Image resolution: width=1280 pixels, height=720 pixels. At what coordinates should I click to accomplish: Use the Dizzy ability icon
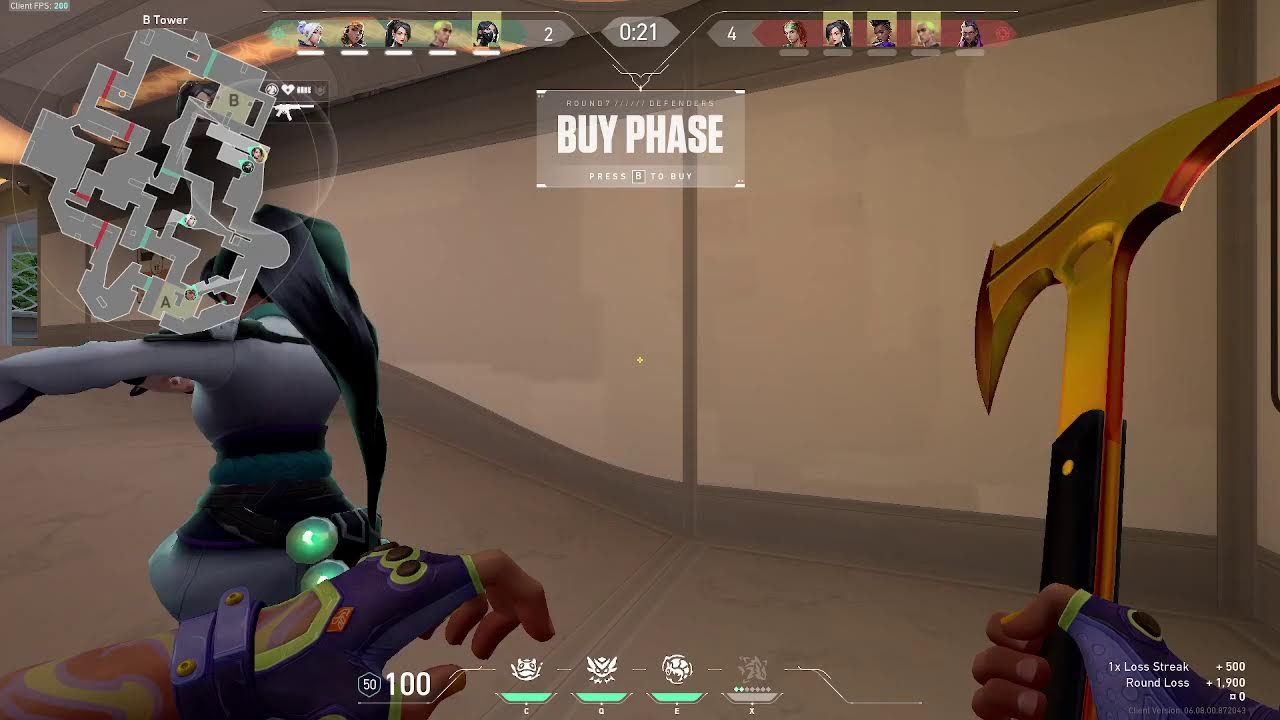(x=677, y=670)
